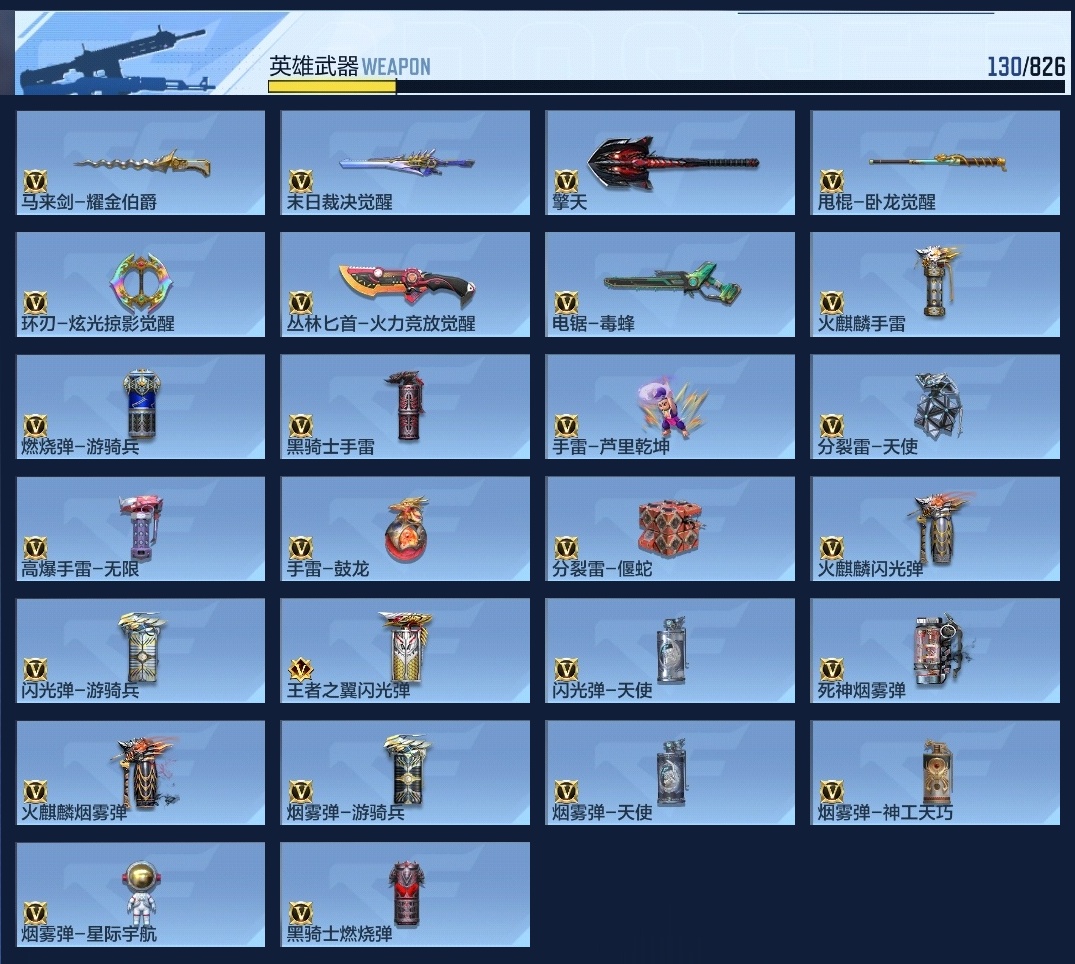Image resolution: width=1075 pixels, height=964 pixels.
Task: Select the 丛林匕首-火力竞放觉醒 dagger card
Action: pos(405,284)
